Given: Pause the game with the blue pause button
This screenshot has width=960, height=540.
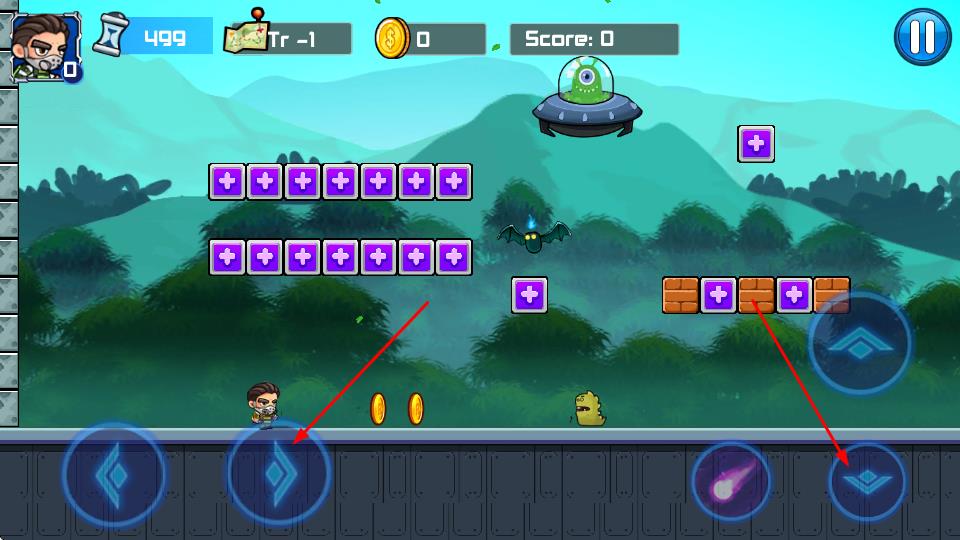Looking at the screenshot, I should point(922,38).
